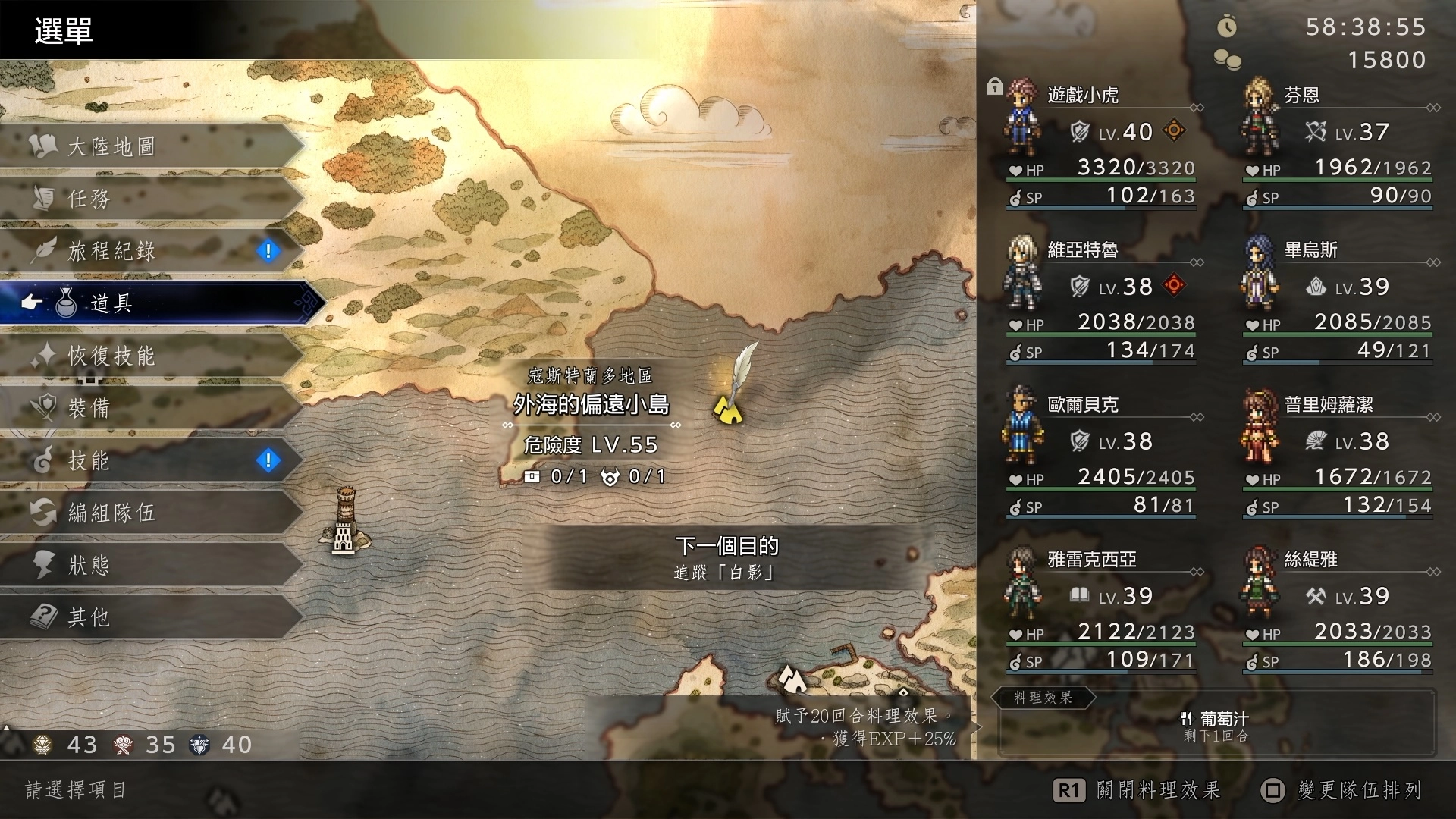Open the 狀態 status menu entry

tap(152, 564)
